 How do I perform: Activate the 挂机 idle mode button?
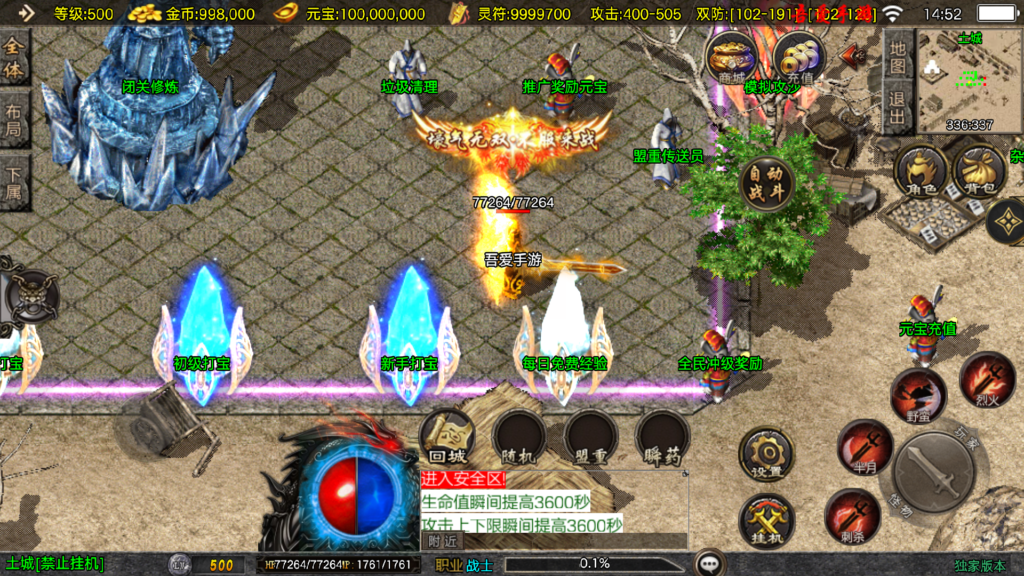pos(766,521)
